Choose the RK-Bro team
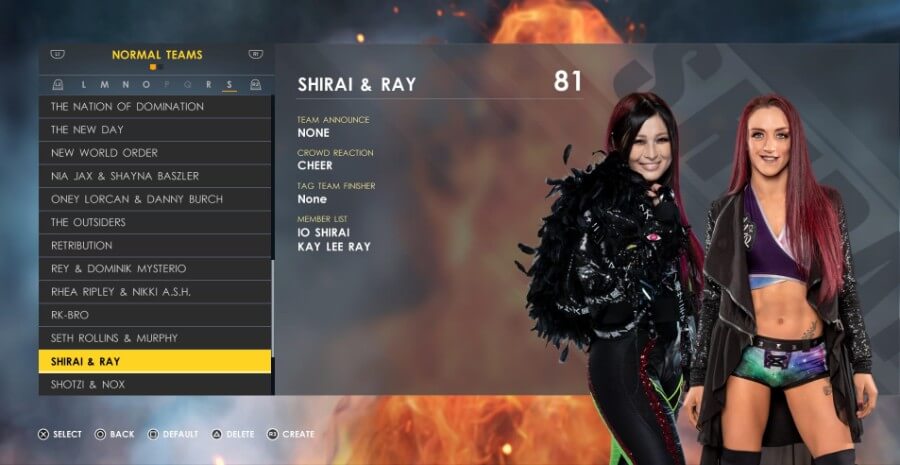 pyautogui.click(x=155, y=315)
